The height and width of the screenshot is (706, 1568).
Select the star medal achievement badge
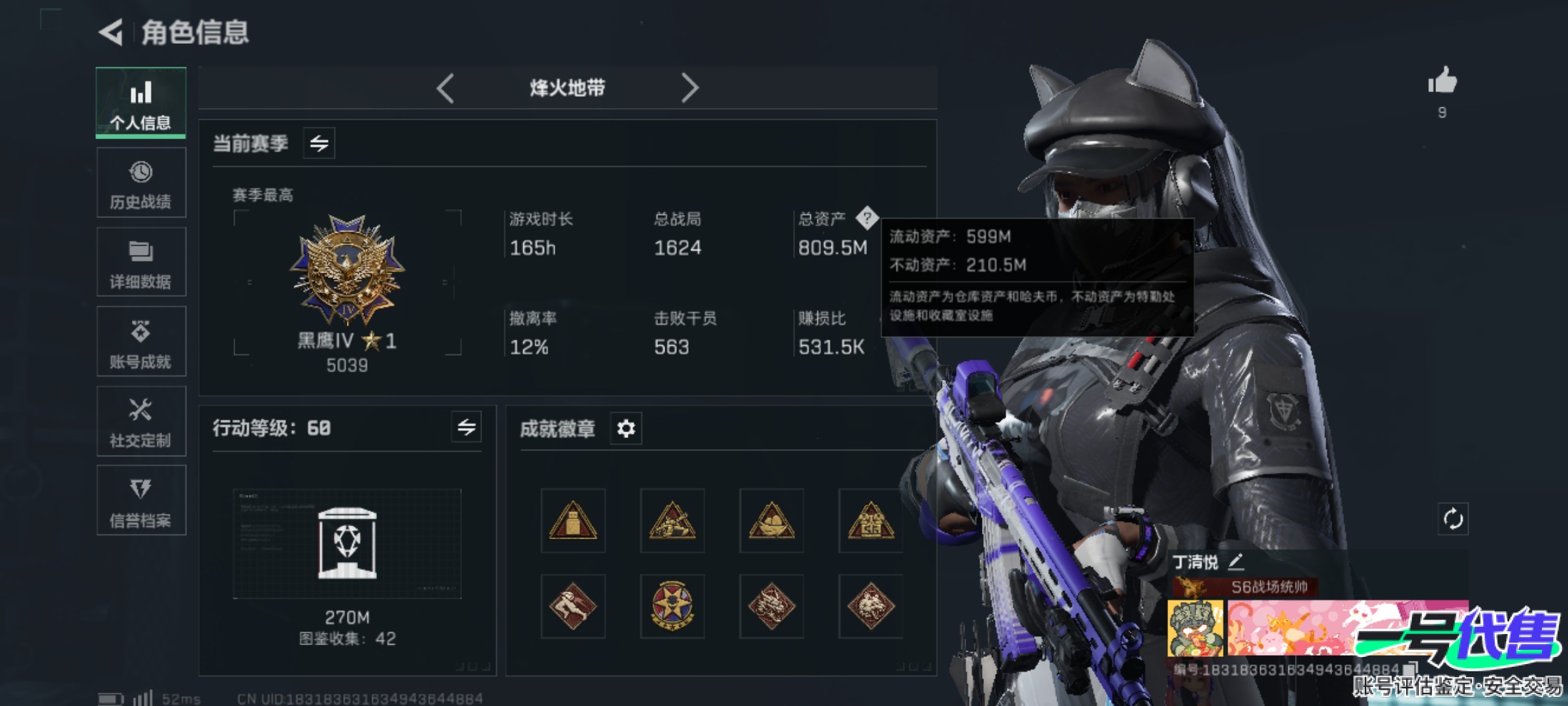pyautogui.click(x=672, y=606)
